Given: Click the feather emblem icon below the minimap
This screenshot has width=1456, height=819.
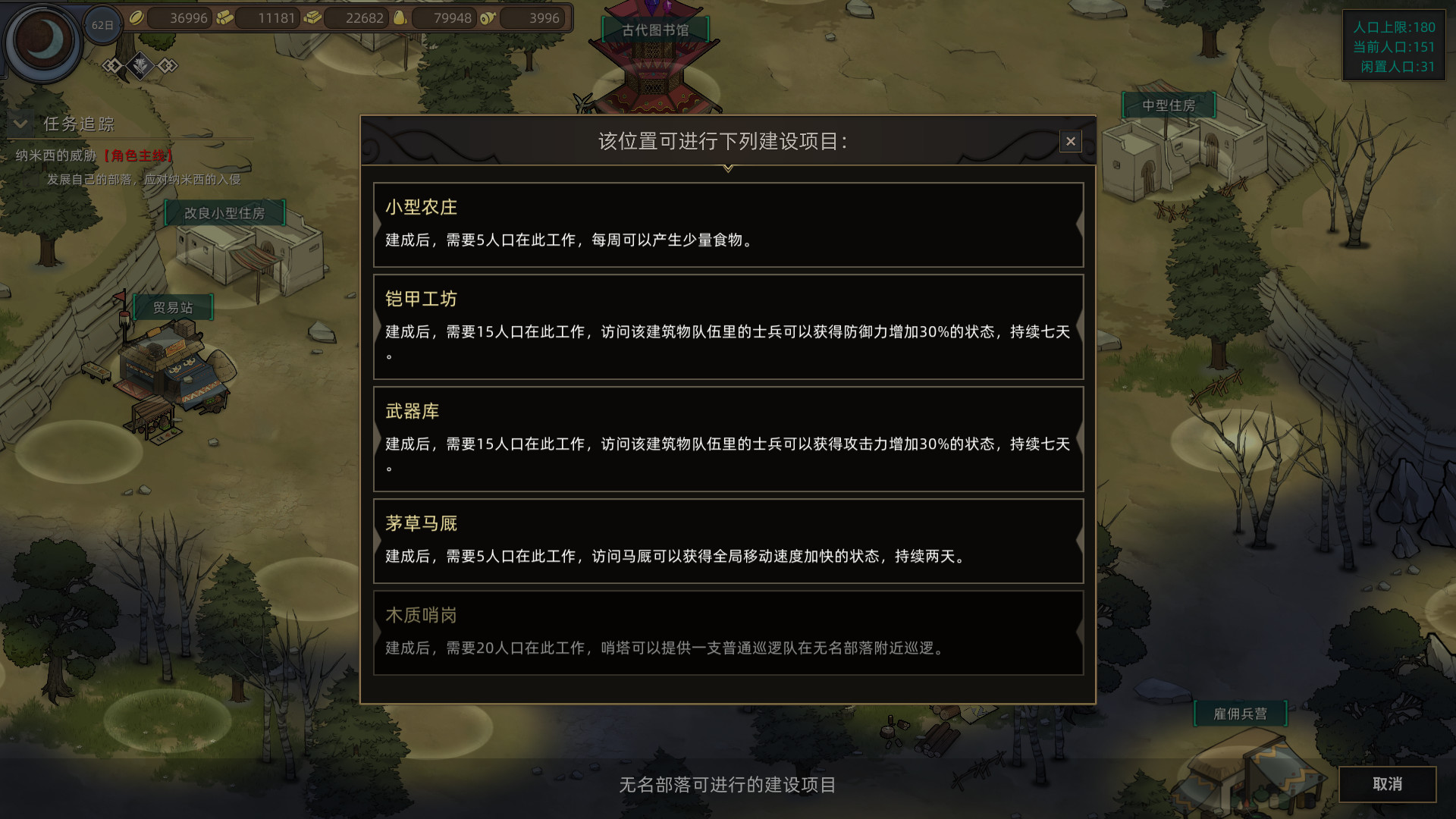Looking at the screenshot, I should pos(140,64).
